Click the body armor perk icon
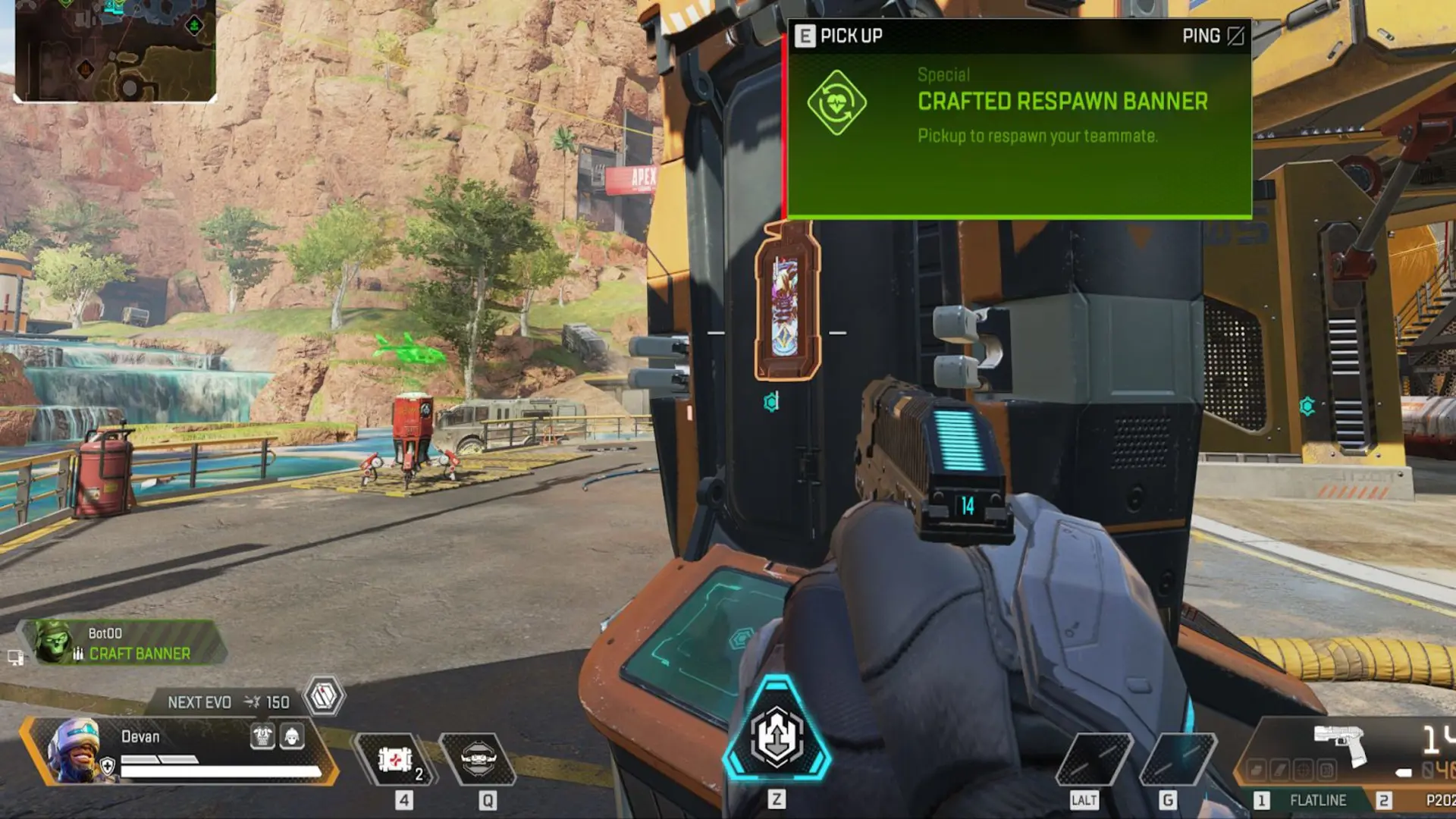Image resolution: width=1456 pixels, height=819 pixels. (x=262, y=736)
